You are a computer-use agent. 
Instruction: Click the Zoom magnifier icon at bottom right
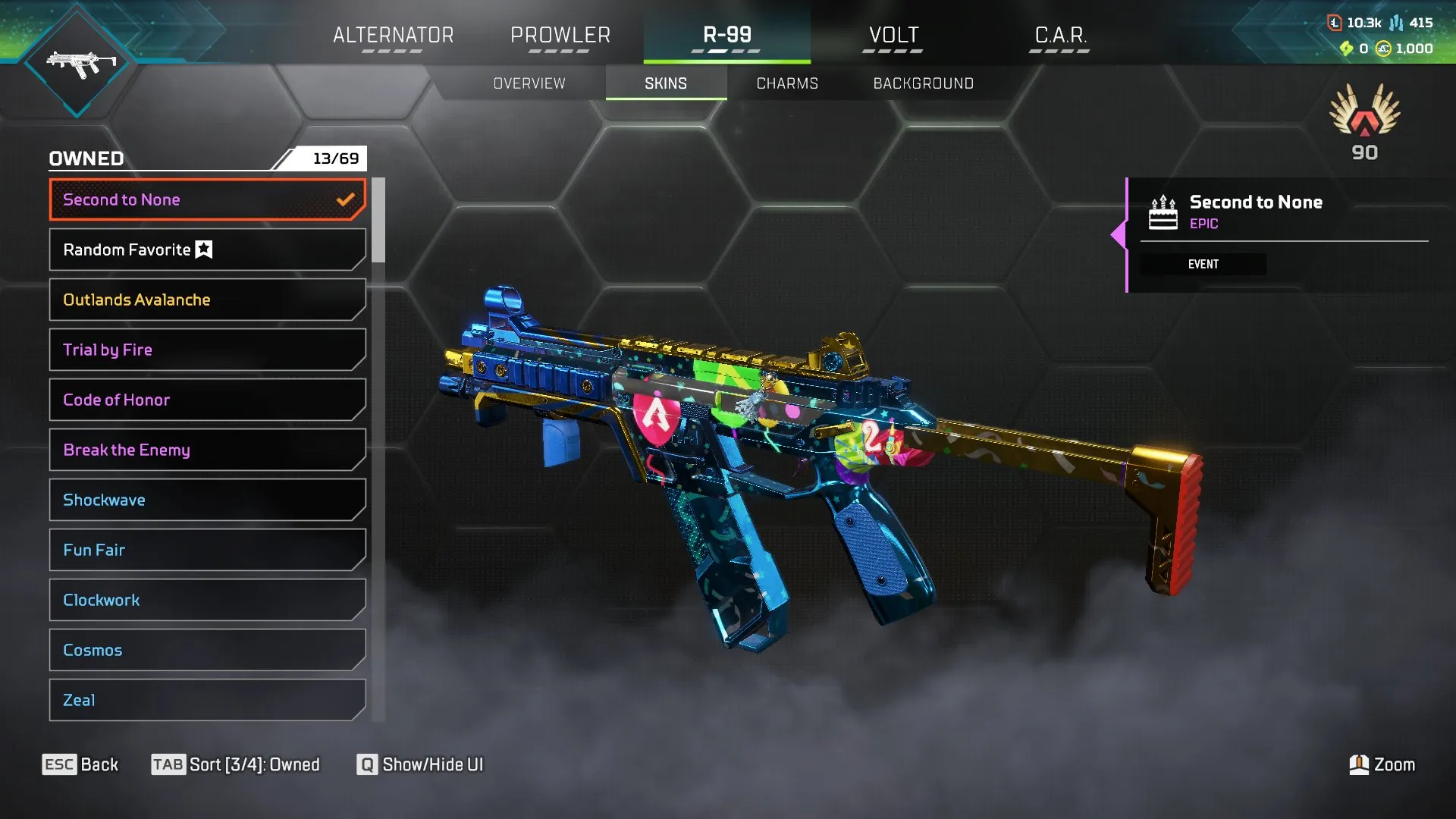[x=1360, y=764]
